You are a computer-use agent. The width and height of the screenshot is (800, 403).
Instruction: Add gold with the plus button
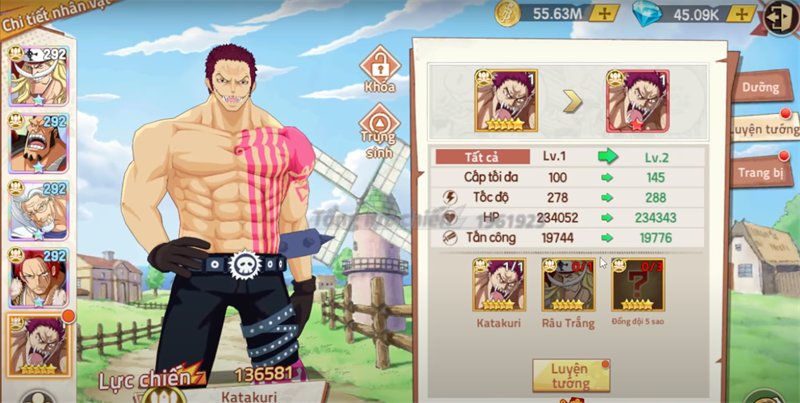(603, 13)
